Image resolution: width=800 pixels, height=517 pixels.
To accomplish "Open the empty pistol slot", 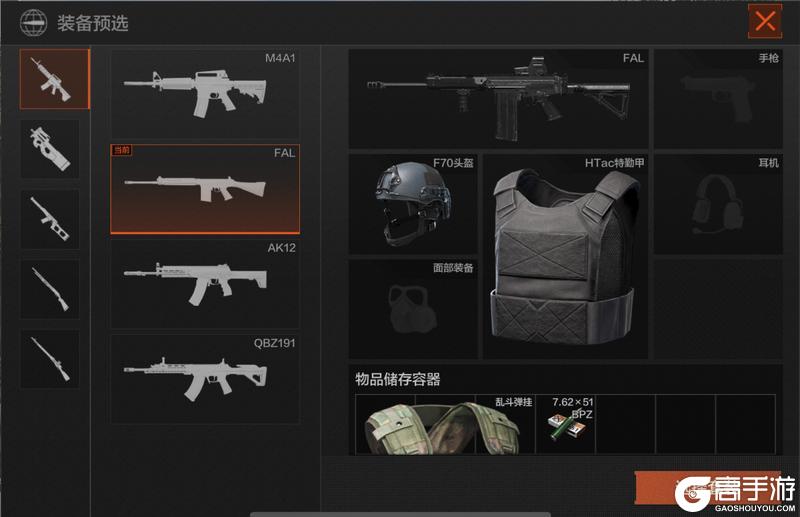I will [717, 97].
